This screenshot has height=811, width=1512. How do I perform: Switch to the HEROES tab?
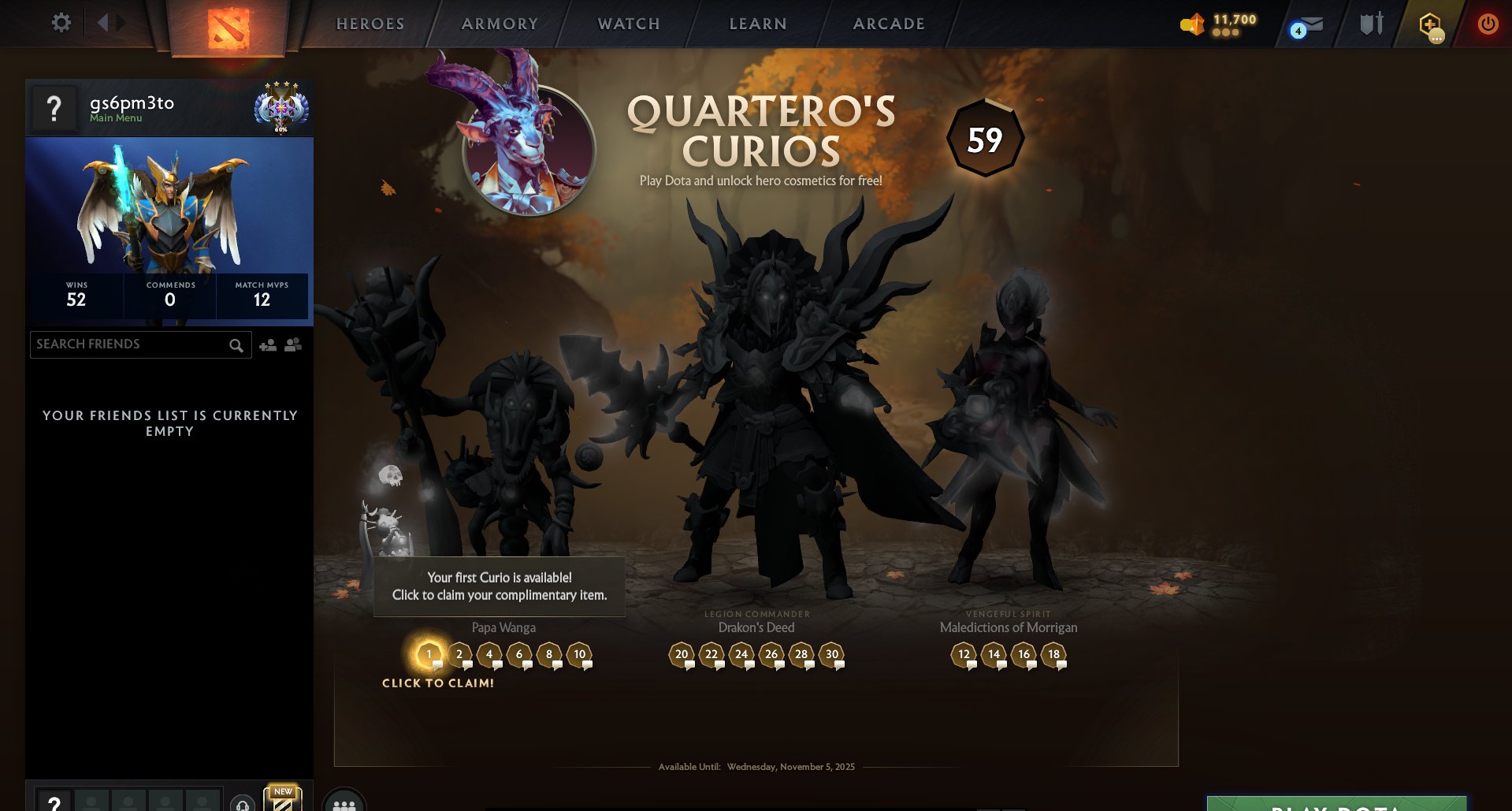[x=370, y=24]
